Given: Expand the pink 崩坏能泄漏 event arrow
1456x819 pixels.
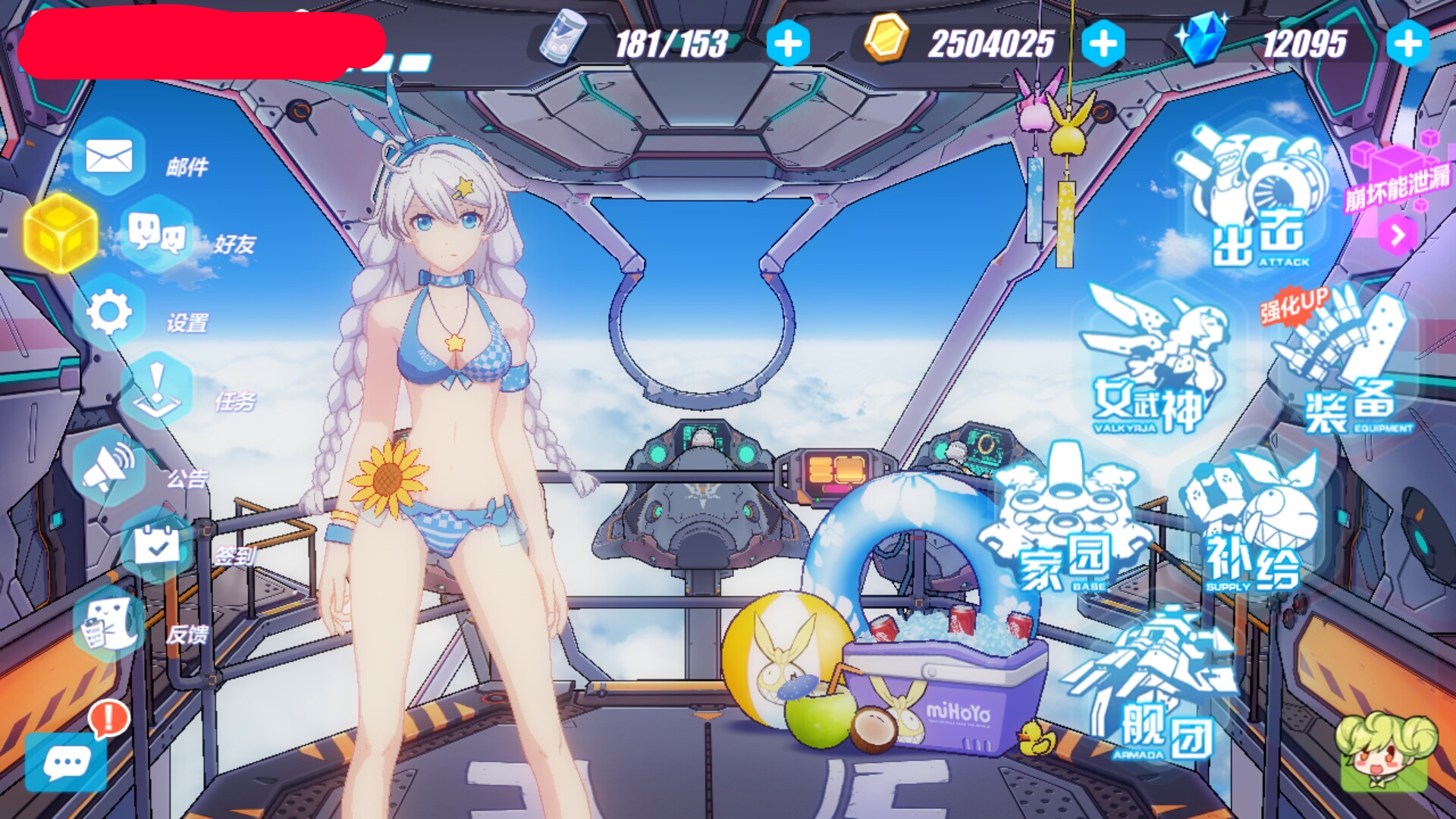Looking at the screenshot, I should pos(1398,235).
